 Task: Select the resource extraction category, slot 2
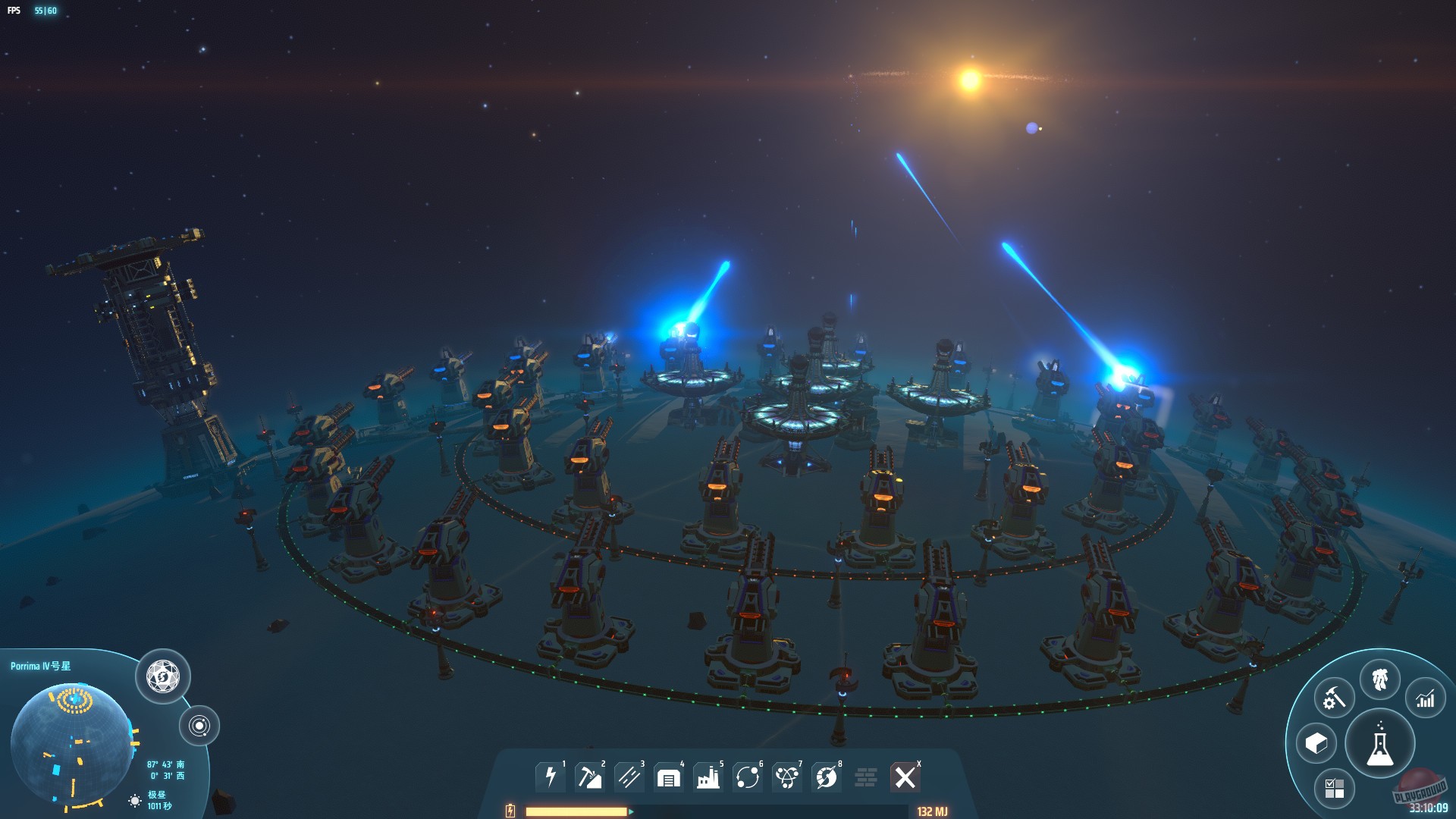[x=592, y=776]
